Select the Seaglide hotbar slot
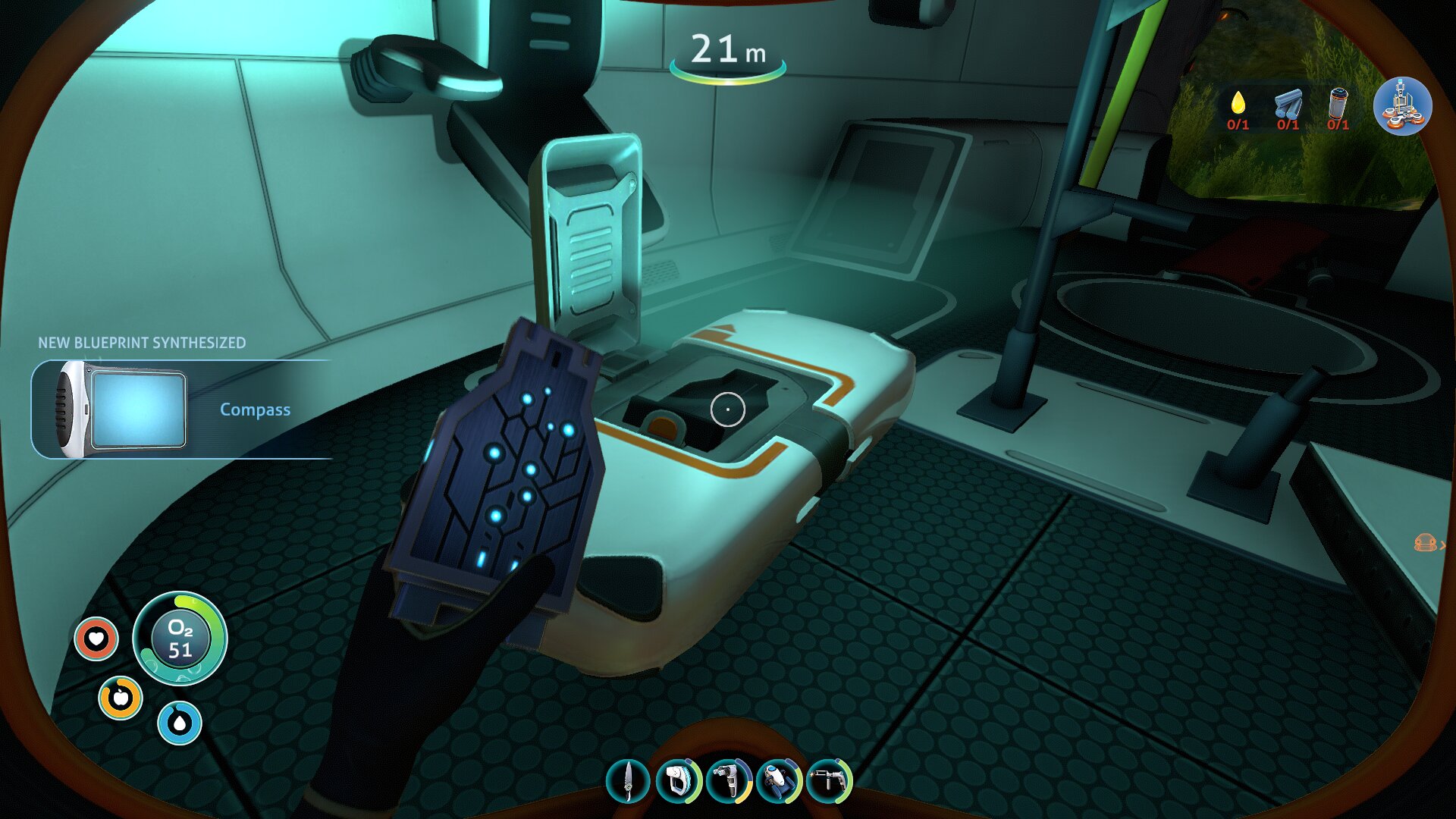The width and height of the screenshot is (1456, 819). click(x=779, y=780)
